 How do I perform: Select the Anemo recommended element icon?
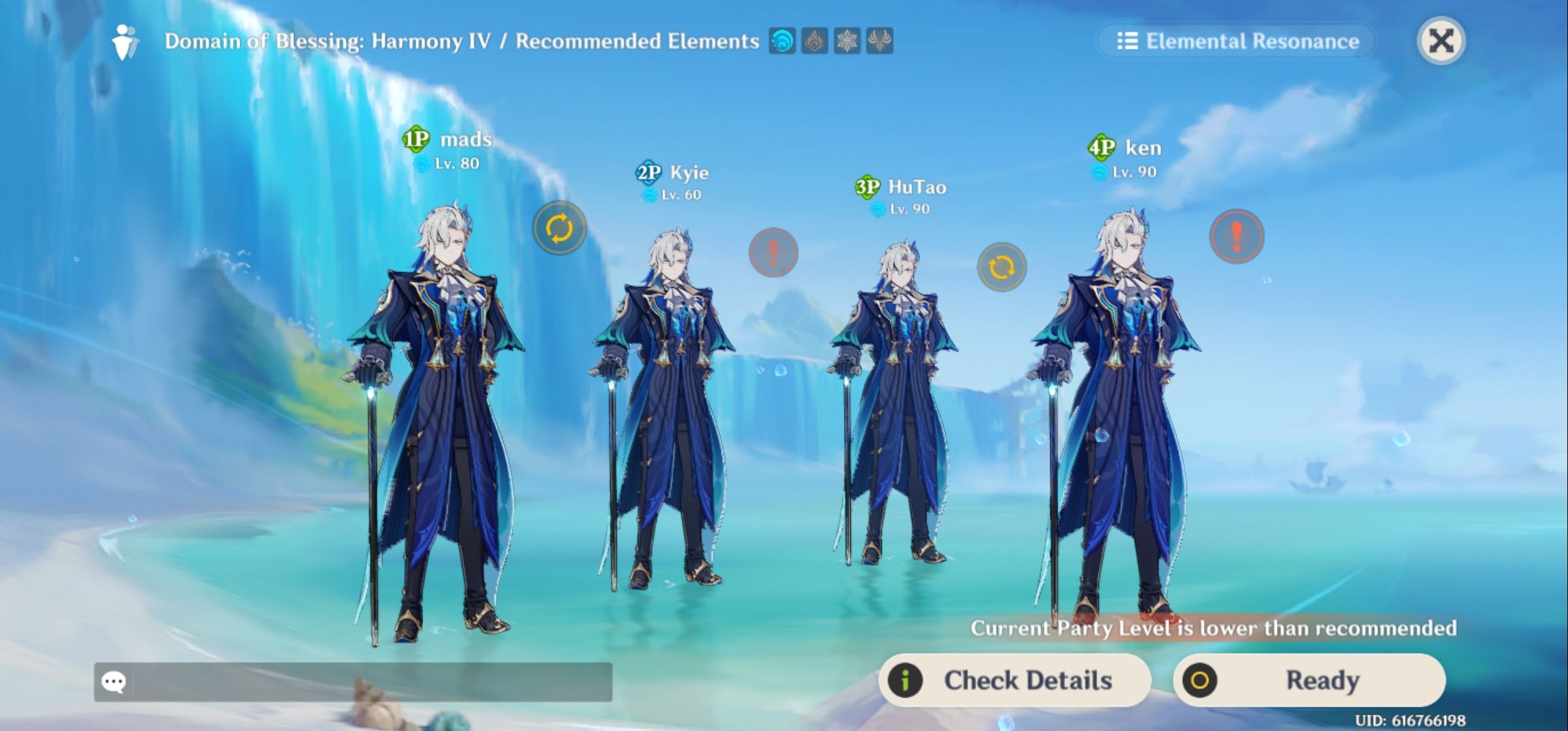coord(877,42)
